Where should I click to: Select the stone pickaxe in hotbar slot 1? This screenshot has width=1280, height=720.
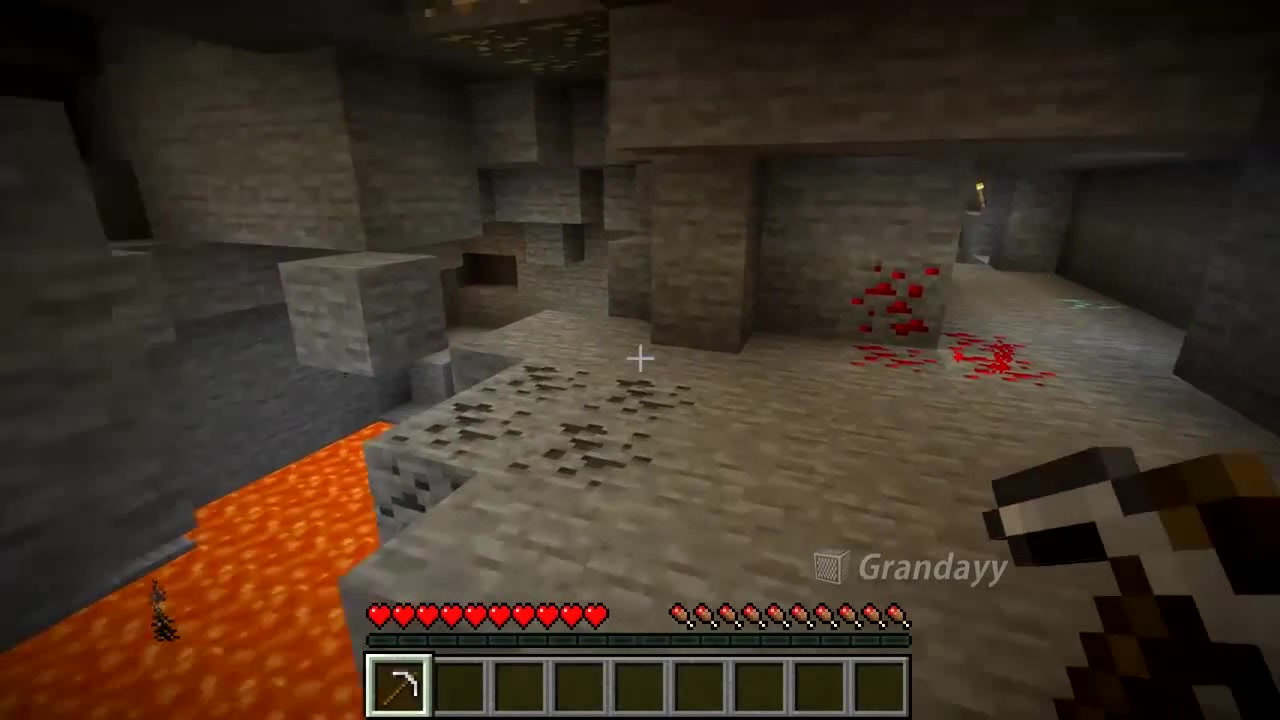(399, 681)
